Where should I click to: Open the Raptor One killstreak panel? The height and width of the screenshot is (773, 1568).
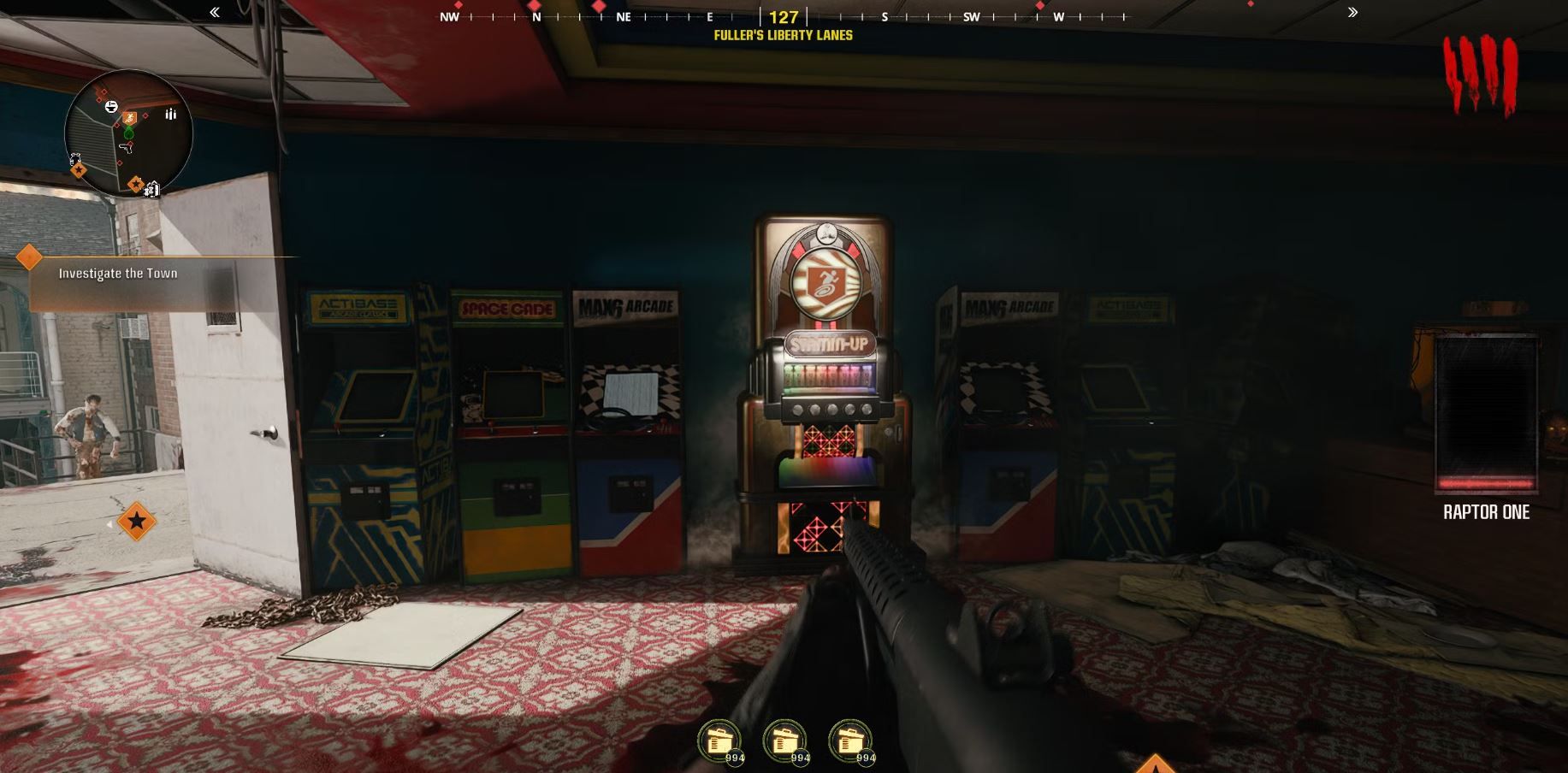click(x=1486, y=410)
